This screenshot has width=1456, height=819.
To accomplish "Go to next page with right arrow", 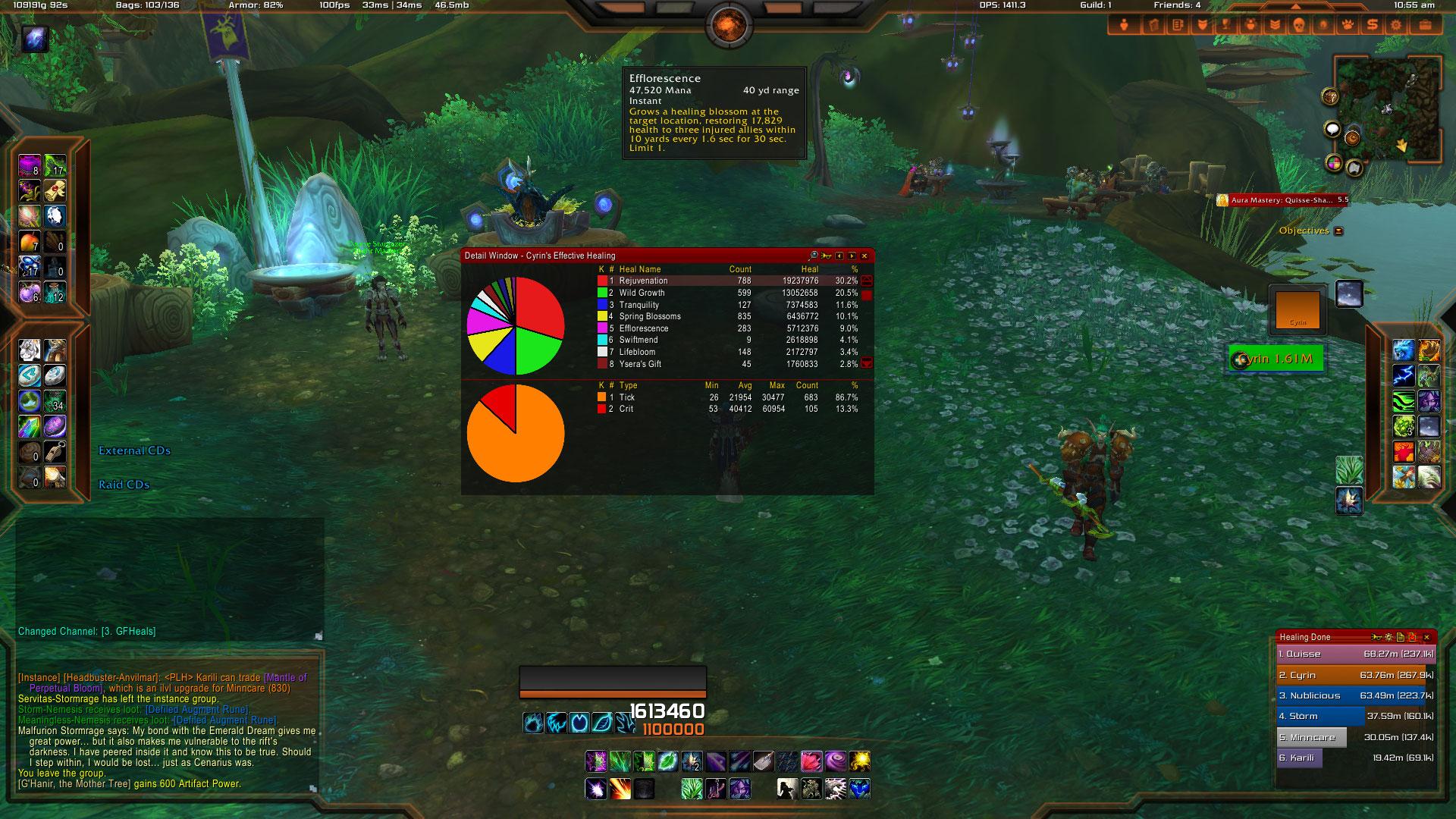I will 852,256.
